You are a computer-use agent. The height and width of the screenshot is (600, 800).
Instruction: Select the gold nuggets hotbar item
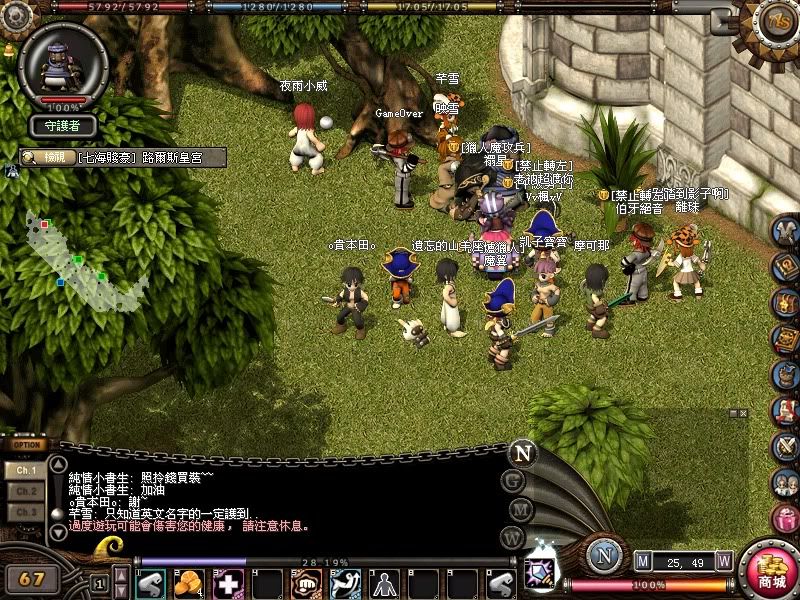tap(190, 582)
